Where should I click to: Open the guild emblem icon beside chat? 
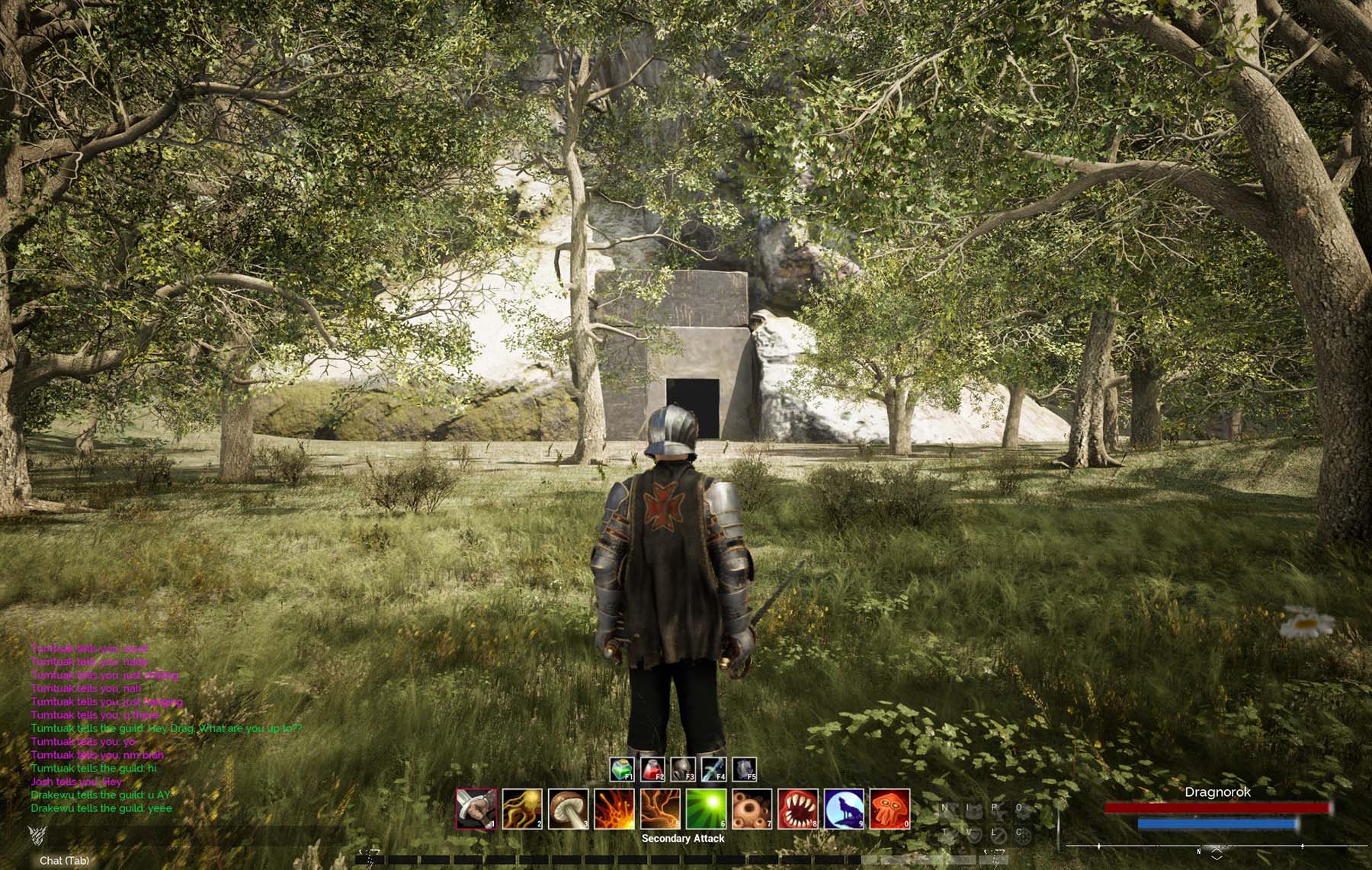click(36, 833)
